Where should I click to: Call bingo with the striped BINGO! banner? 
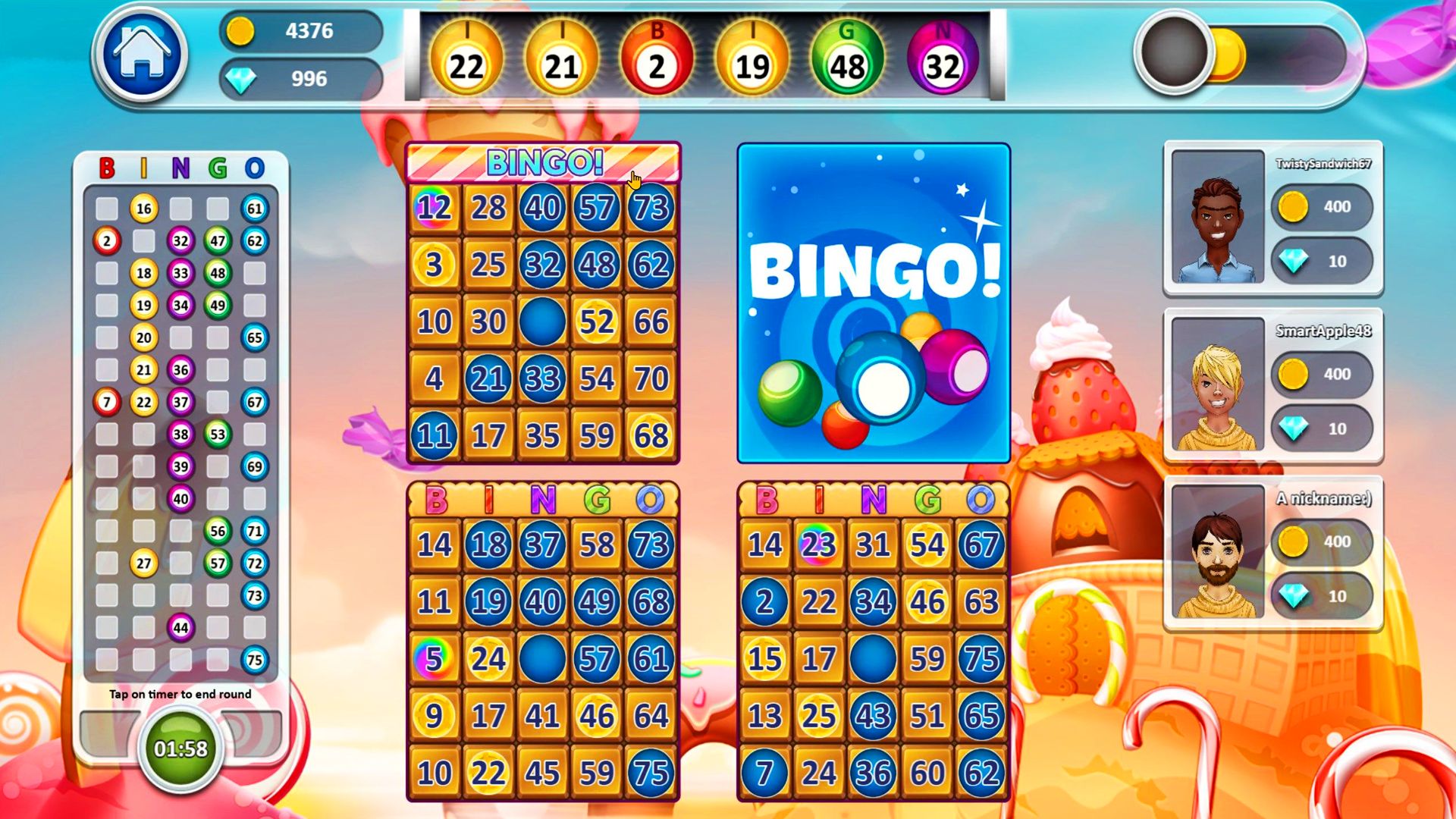click(543, 162)
